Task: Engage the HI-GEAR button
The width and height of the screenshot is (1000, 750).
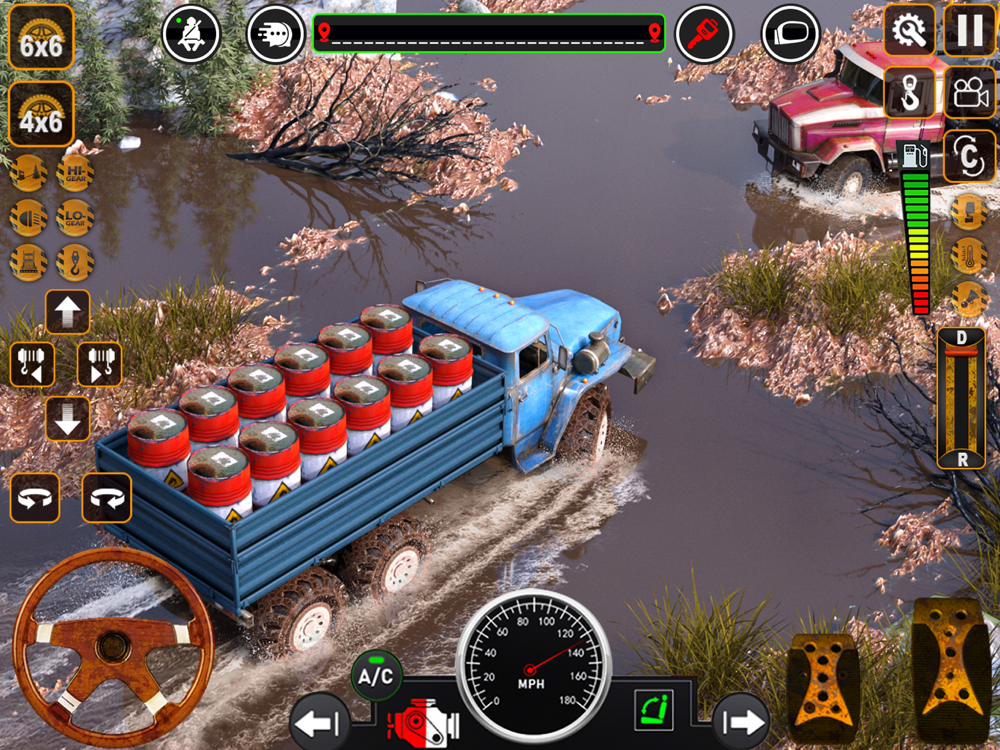Action: [x=75, y=173]
